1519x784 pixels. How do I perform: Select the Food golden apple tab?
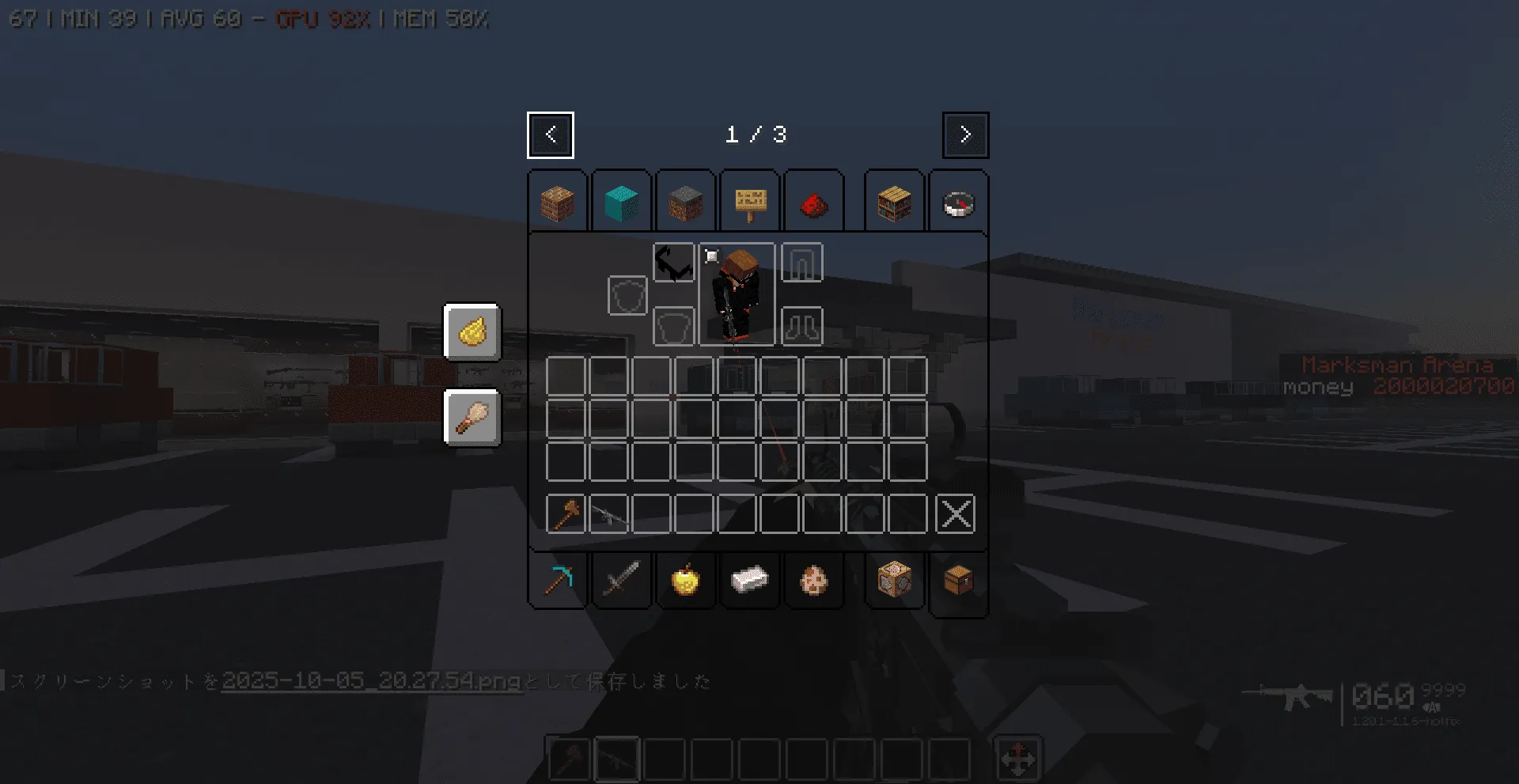(685, 581)
